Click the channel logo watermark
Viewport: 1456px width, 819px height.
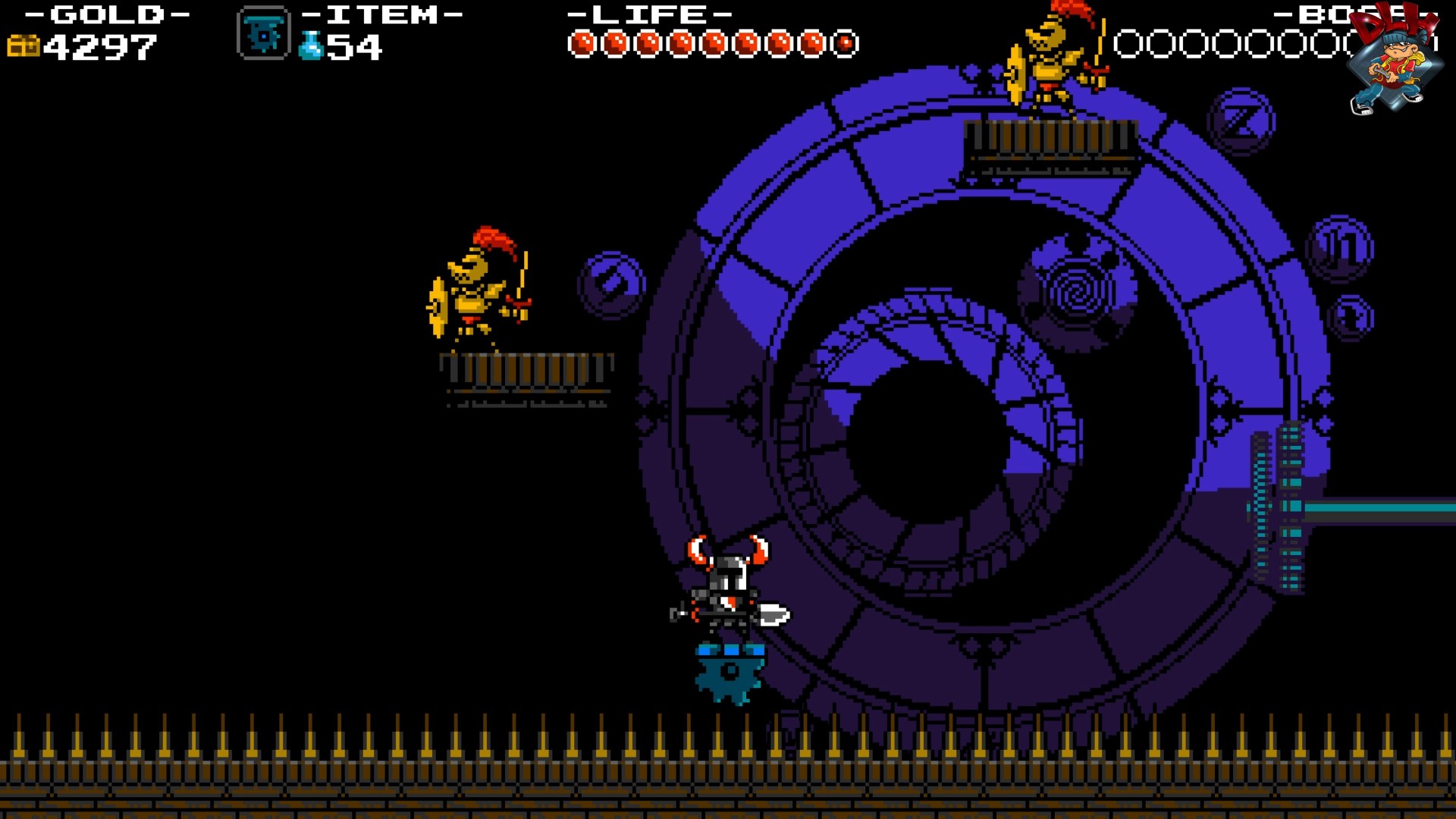coord(1394,59)
